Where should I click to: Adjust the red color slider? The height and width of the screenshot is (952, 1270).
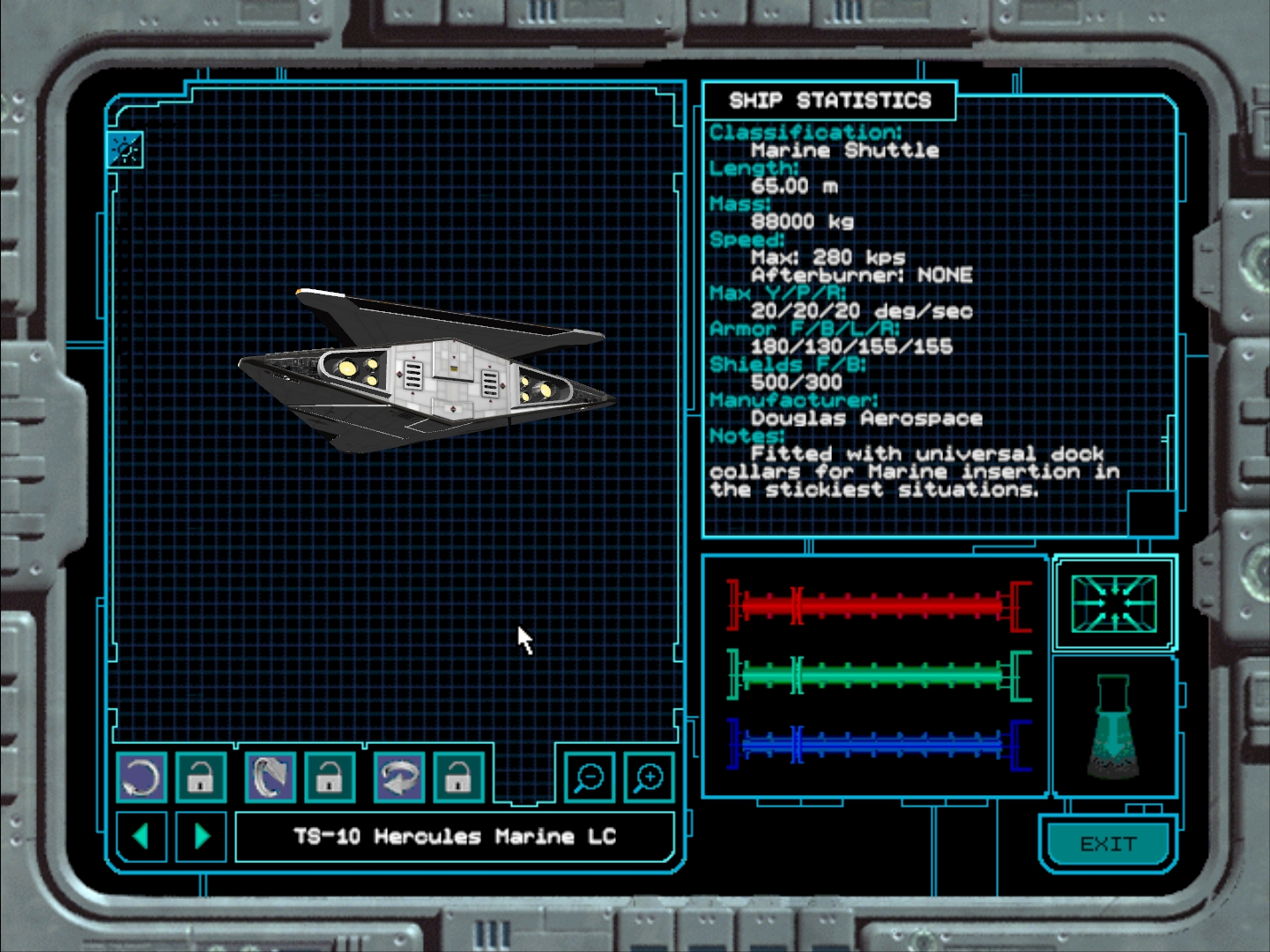879,606
